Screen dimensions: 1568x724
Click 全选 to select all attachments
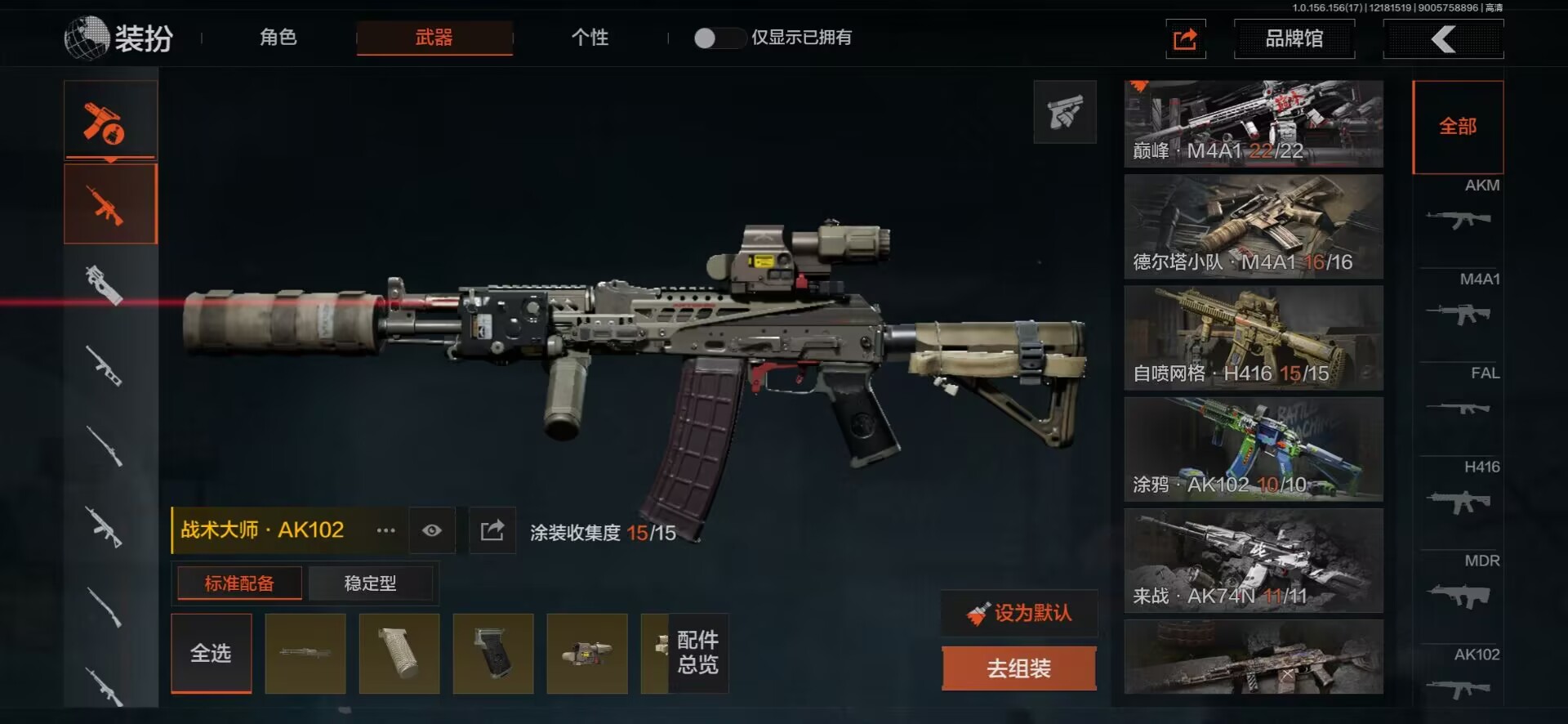pyautogui.click(x=211, y=653)
